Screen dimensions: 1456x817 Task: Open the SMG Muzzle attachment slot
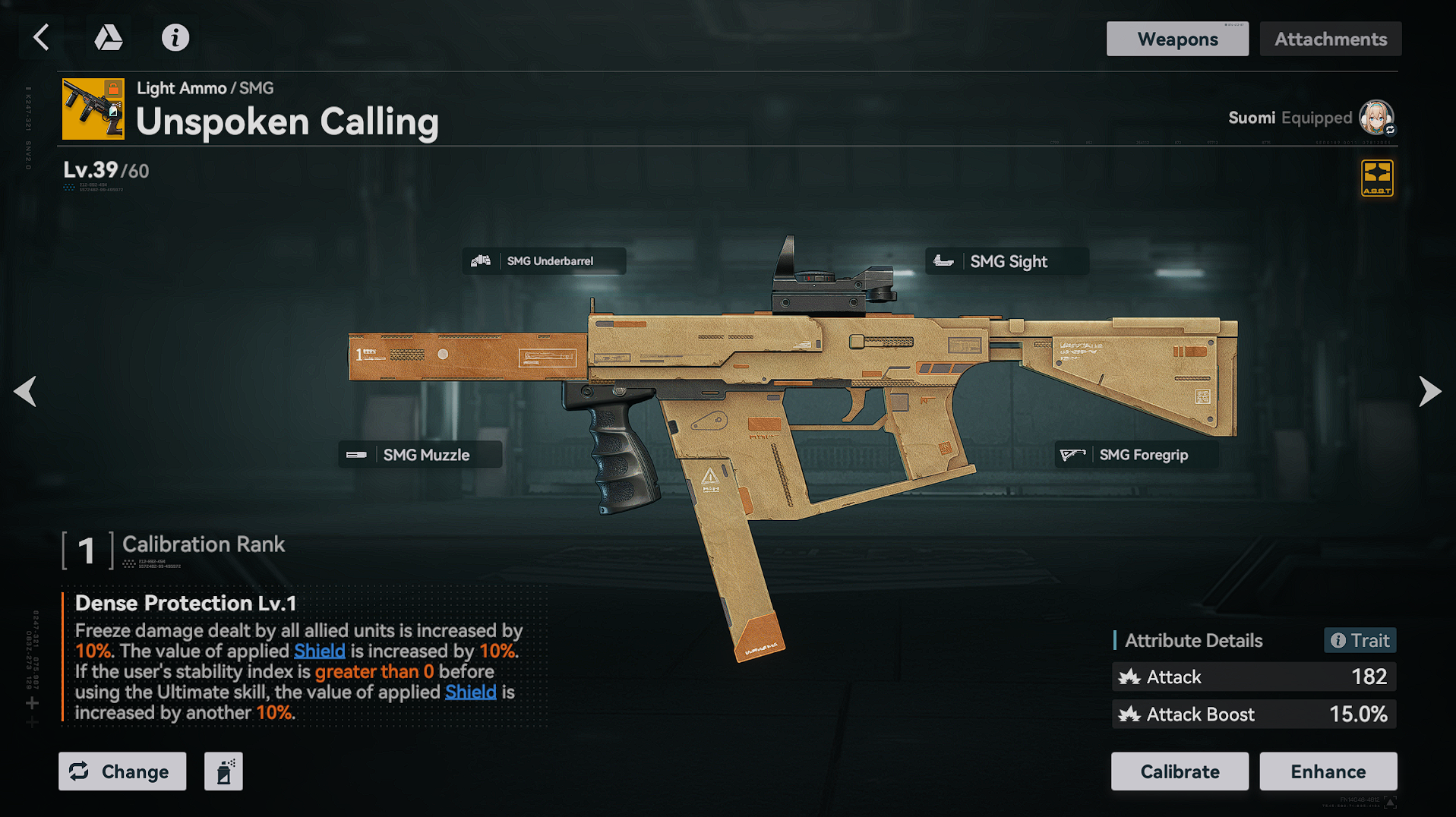[x=420, y=455]
